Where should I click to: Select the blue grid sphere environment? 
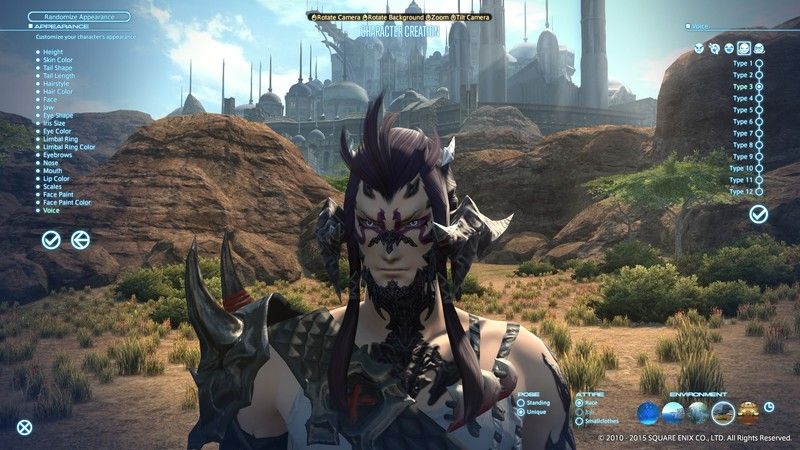(x=648, y=412)
